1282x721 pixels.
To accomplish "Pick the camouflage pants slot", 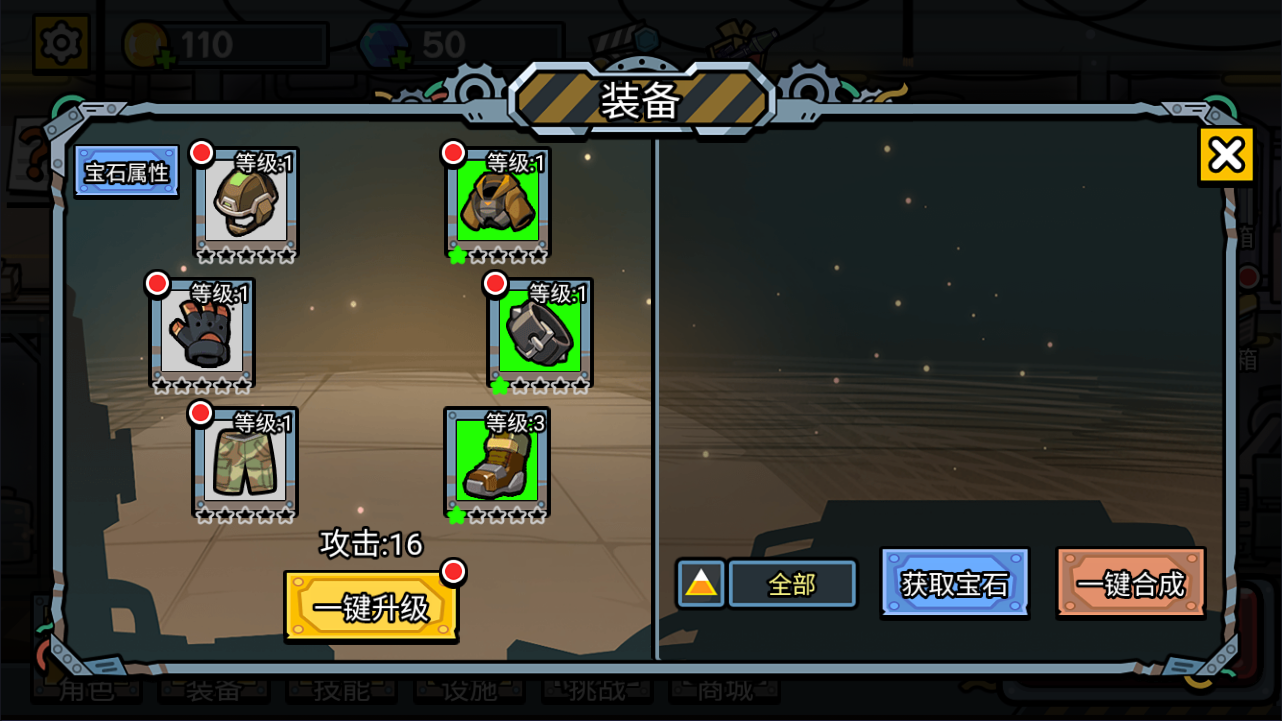I will (245, 461).
